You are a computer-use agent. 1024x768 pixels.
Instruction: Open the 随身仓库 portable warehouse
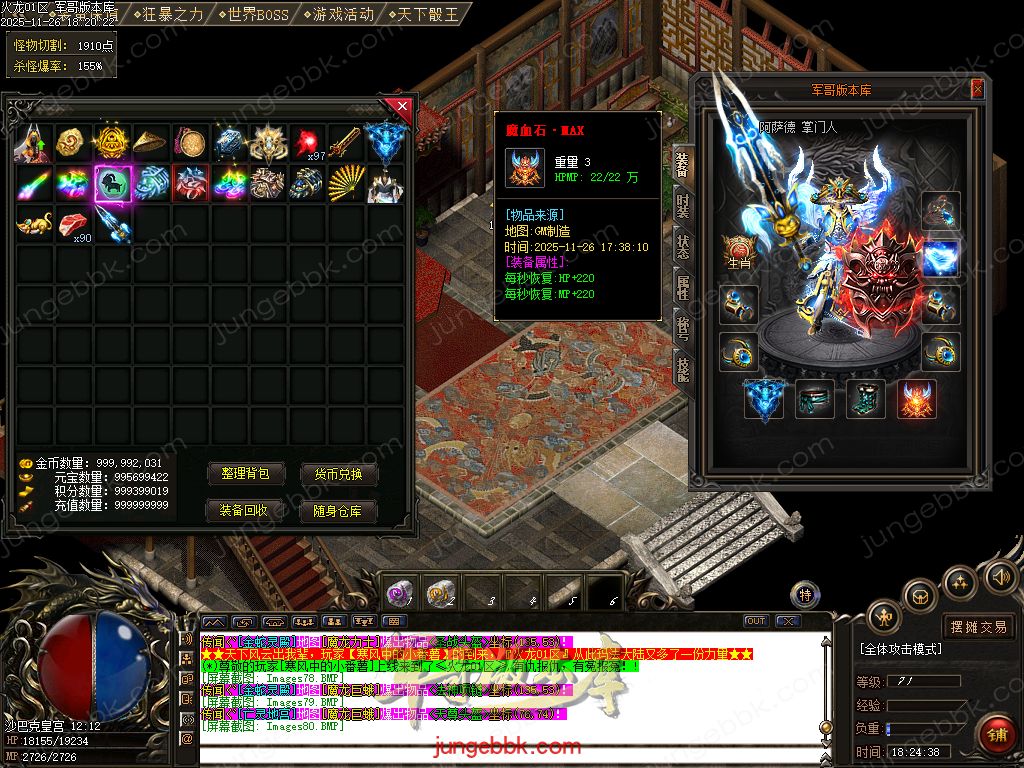click(x=339, y=510)
